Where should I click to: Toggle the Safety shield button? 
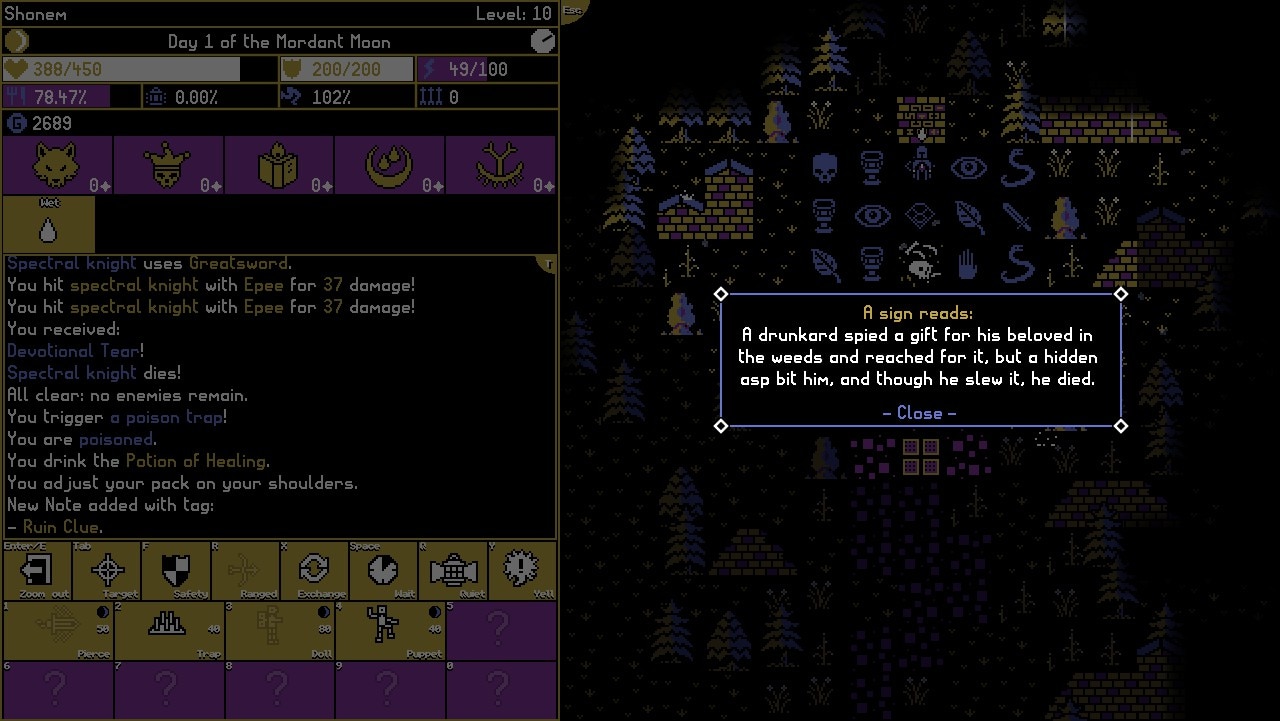176,571
